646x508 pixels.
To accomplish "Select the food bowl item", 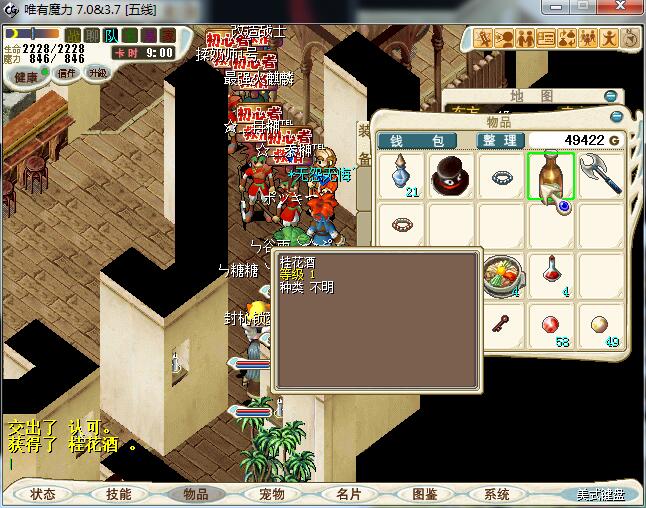I will click(x=501, y=274).
